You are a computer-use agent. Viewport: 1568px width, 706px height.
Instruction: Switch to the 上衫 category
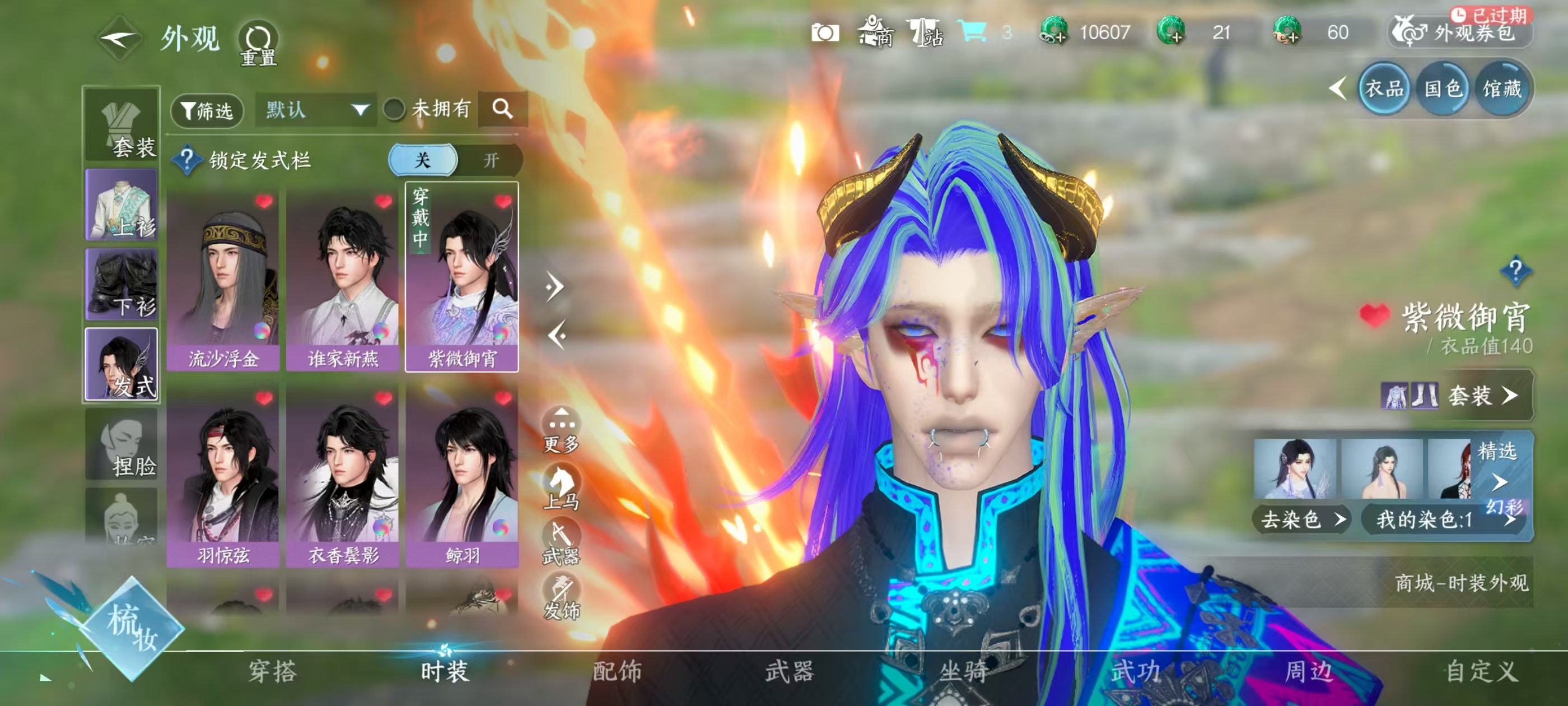122,205
